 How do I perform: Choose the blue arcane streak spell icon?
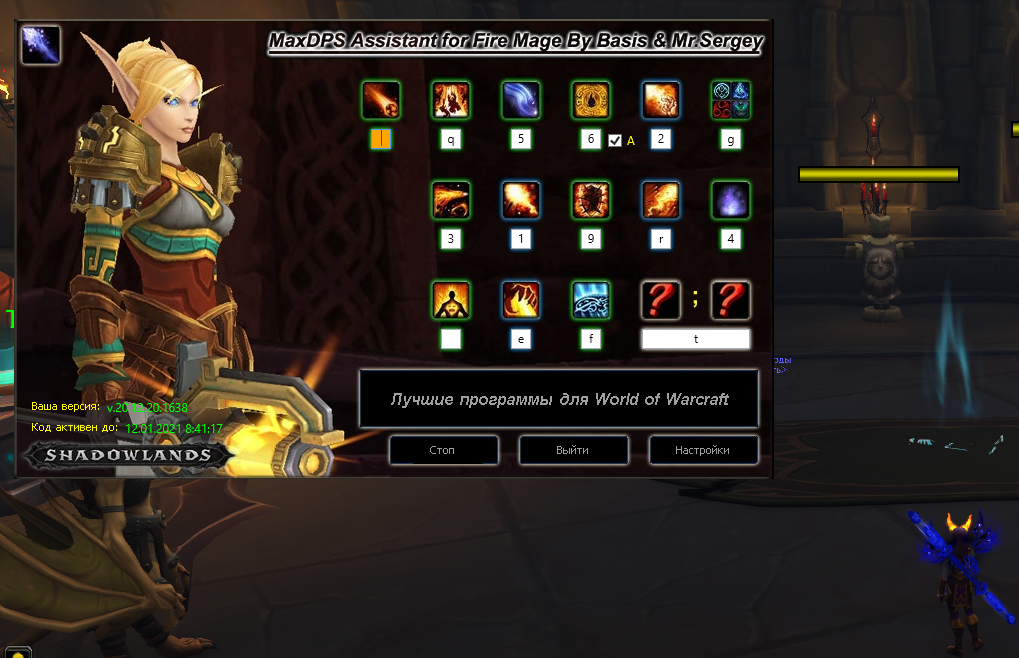521,100
